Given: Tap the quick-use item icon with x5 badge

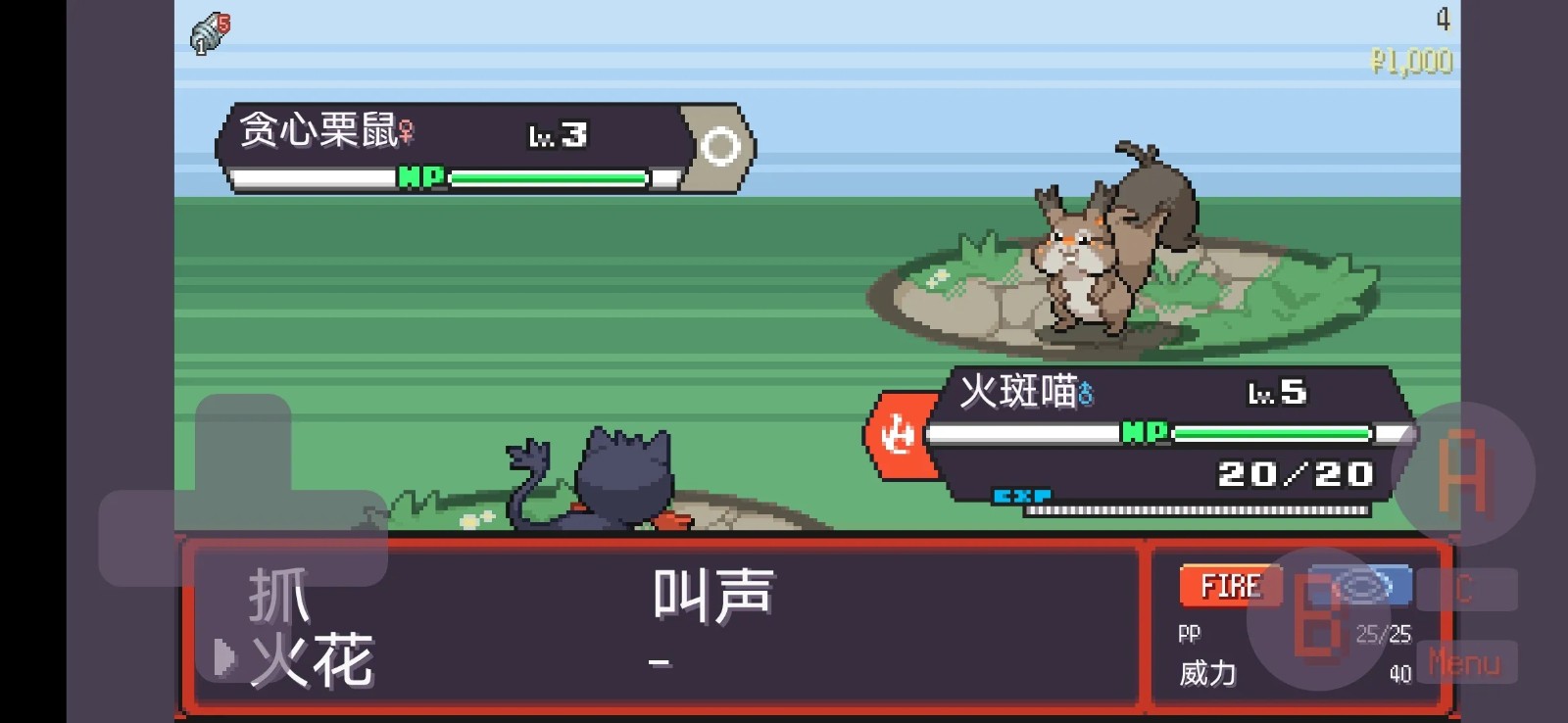Looking at the screenshot, I should coord(206,29).
